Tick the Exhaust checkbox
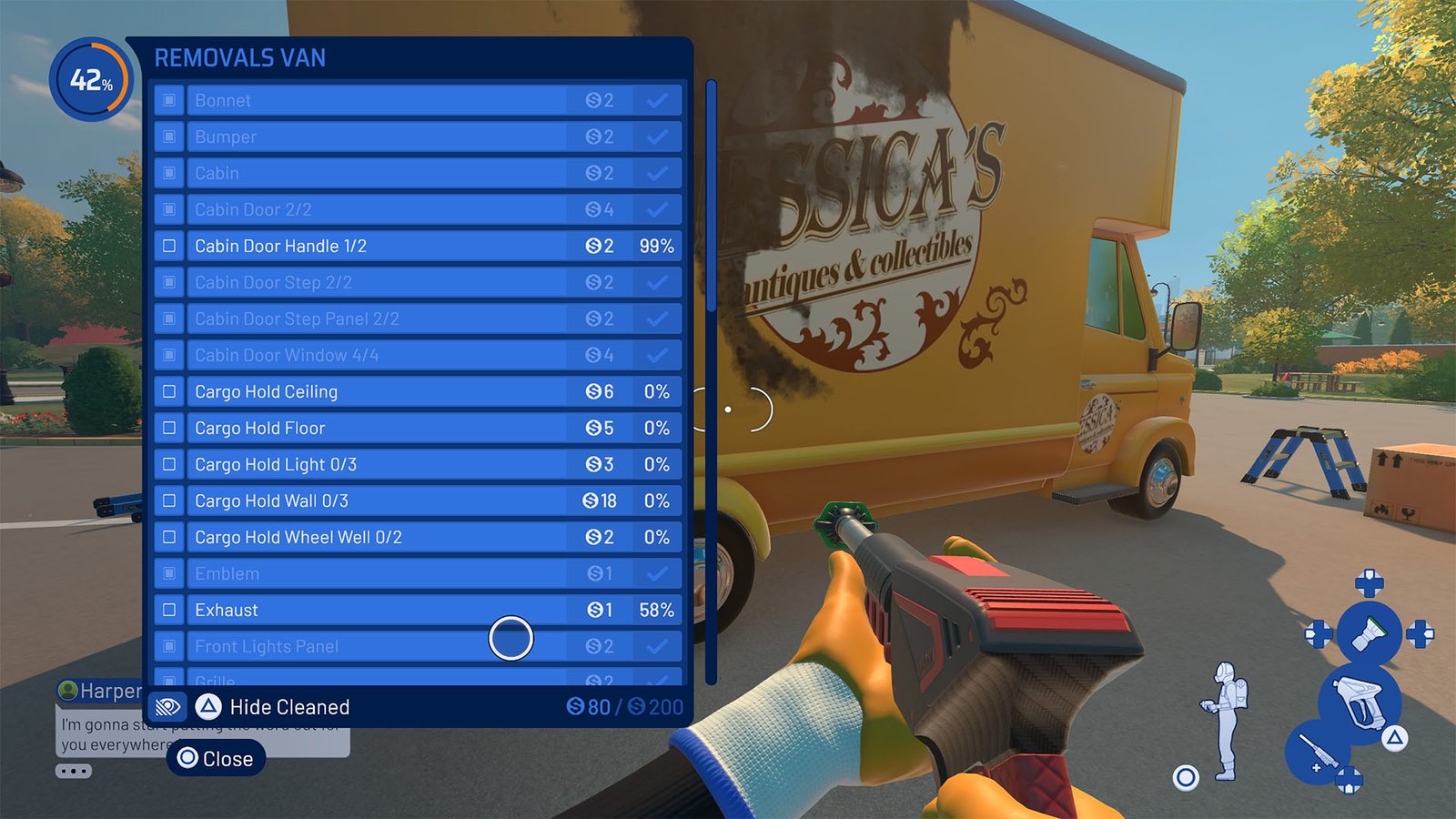Image resolution: width=1456 pixels, height=819 pixels. click(x=169, y=610)
